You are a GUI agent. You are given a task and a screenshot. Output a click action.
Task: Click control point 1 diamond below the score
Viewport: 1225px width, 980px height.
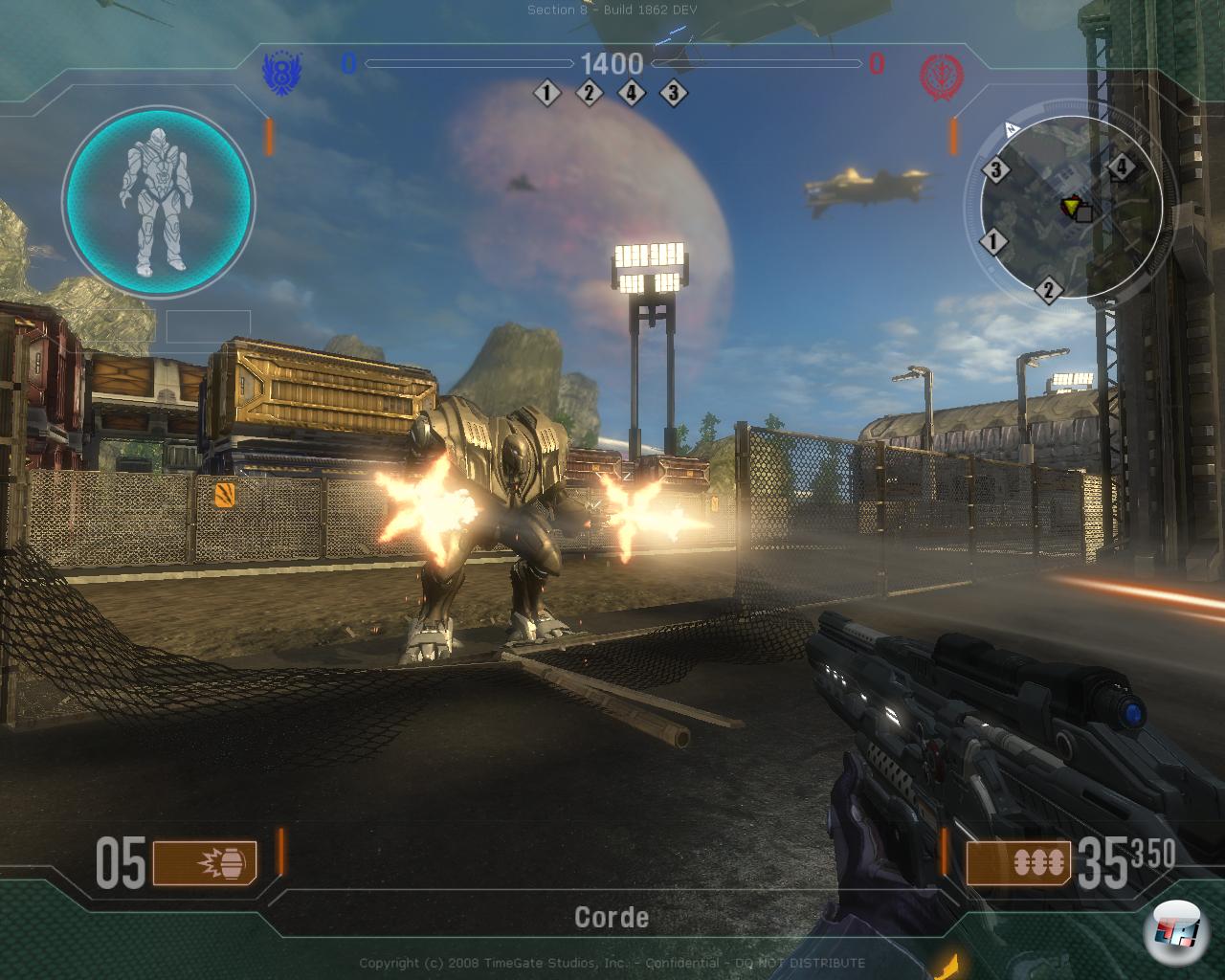(x=547, y=93)
